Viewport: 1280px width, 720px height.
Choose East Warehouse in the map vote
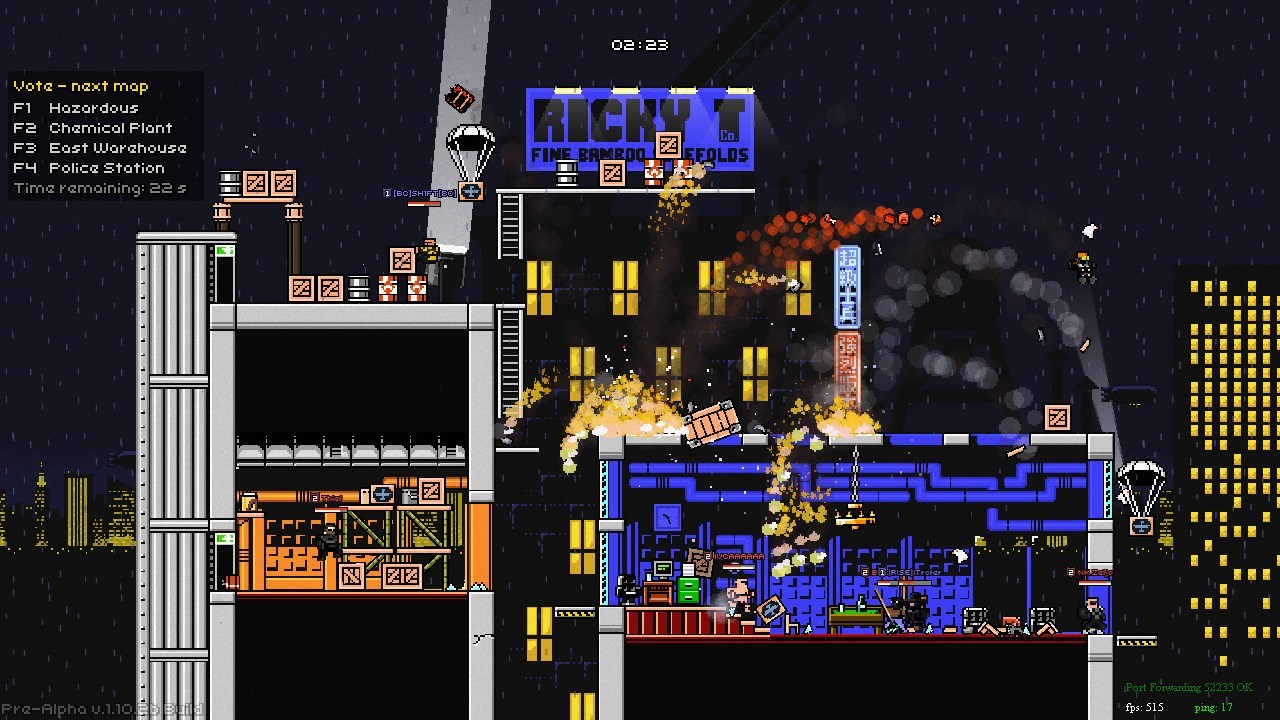(100, 147)
